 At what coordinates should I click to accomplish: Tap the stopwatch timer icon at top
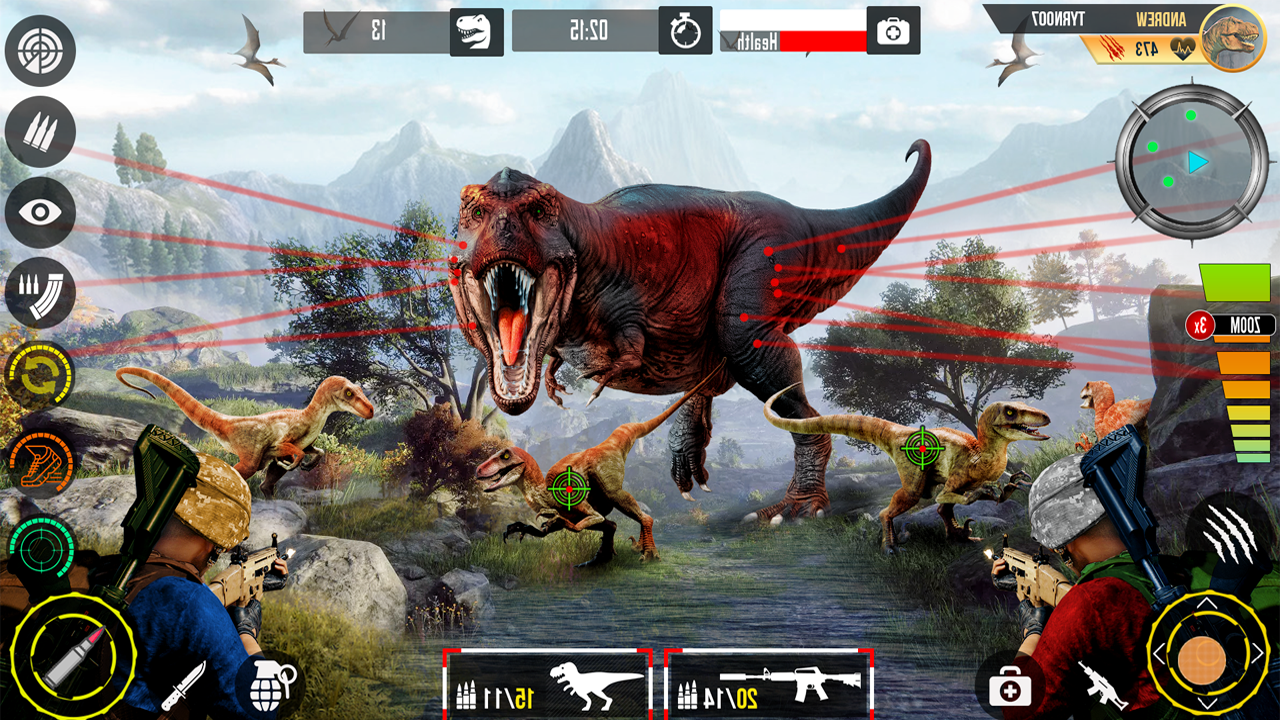[x=685, y=29]
